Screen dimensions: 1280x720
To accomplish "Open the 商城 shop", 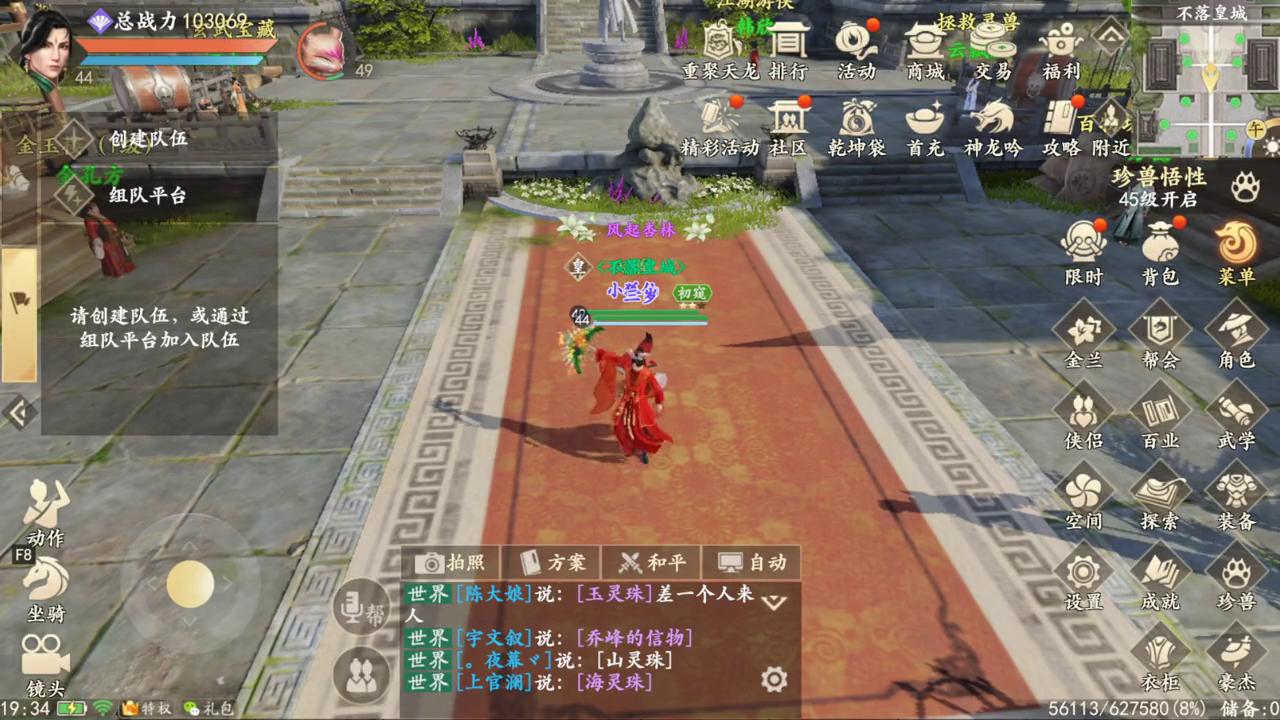I will [925, 48].
